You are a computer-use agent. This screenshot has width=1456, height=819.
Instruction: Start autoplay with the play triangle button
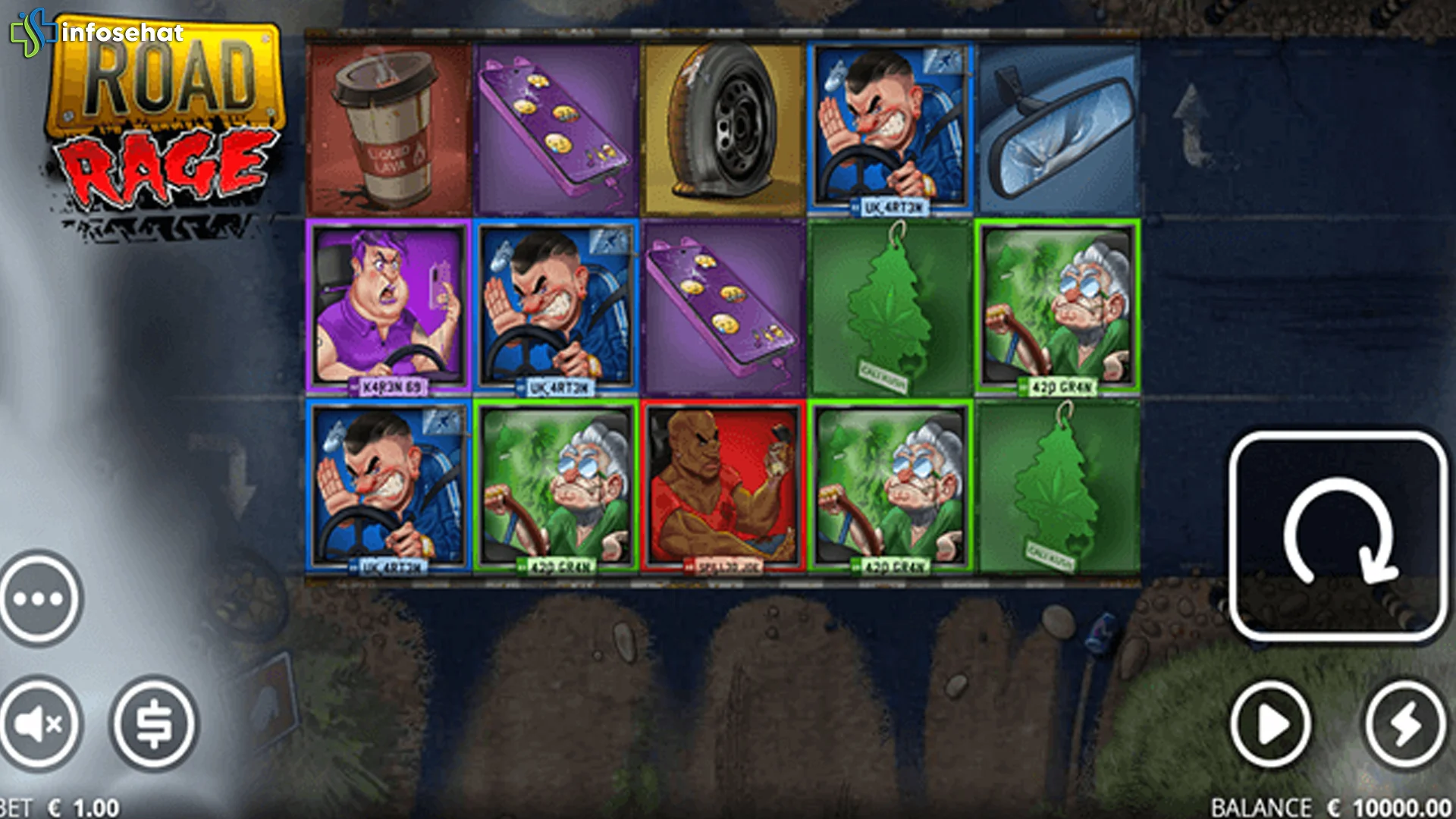coord(1271,724)
